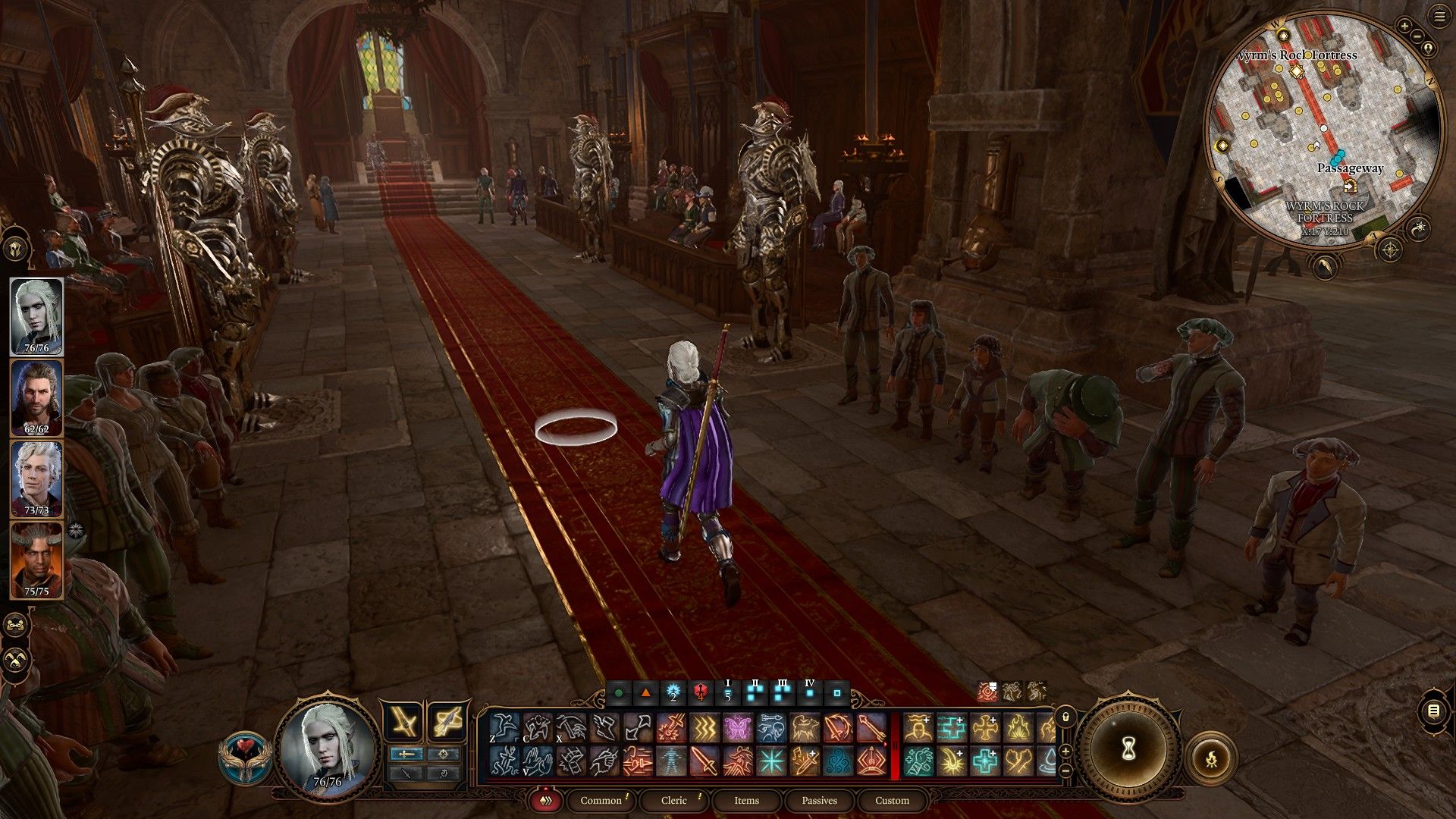This screenshot has width=1456, height=819.
Task: Select the main-hand melee weapon slot
Action: pyautogui.click(x=403, y=720)
